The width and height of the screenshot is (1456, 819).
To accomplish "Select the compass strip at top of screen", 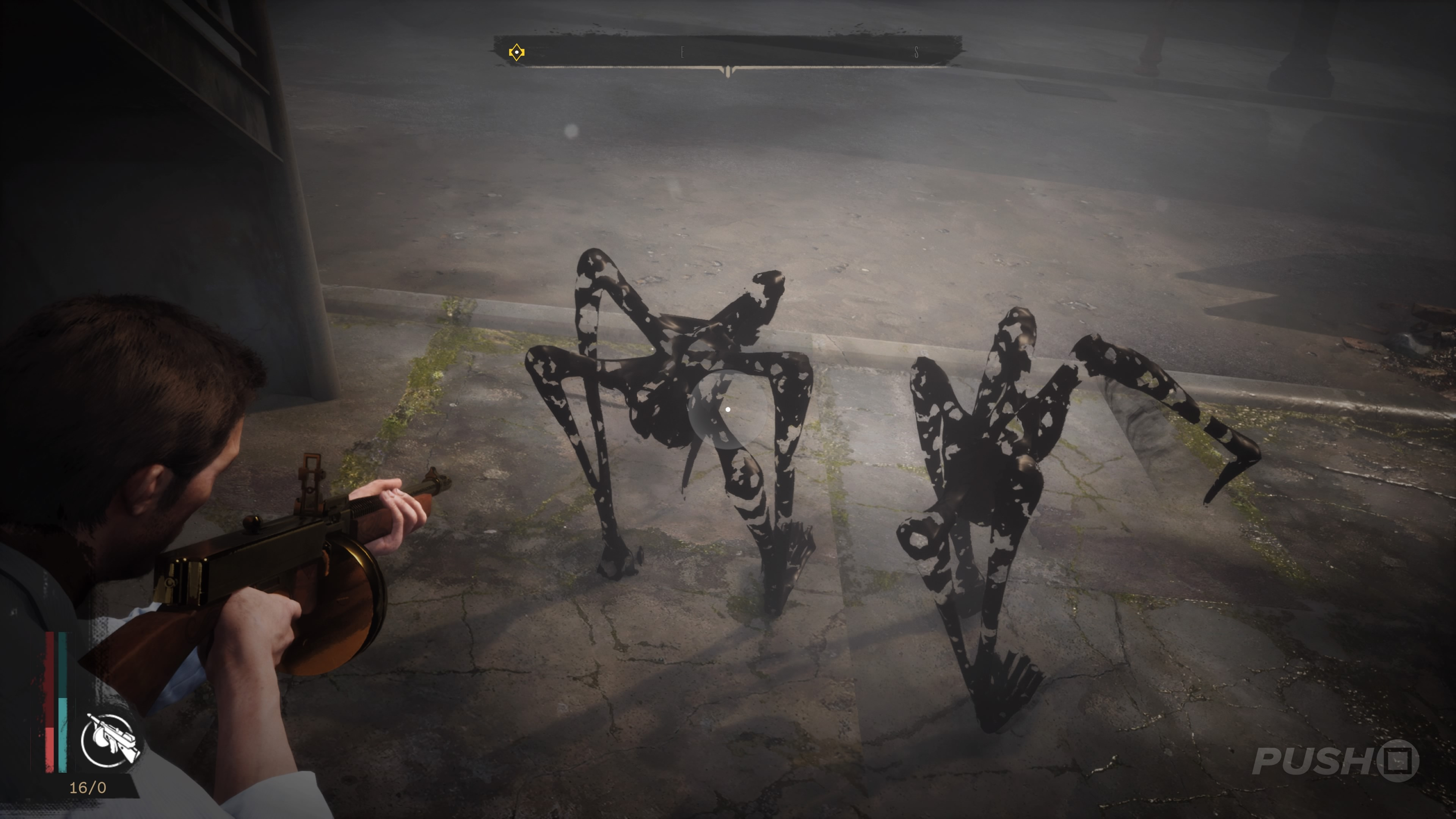I will click(728, 51).
